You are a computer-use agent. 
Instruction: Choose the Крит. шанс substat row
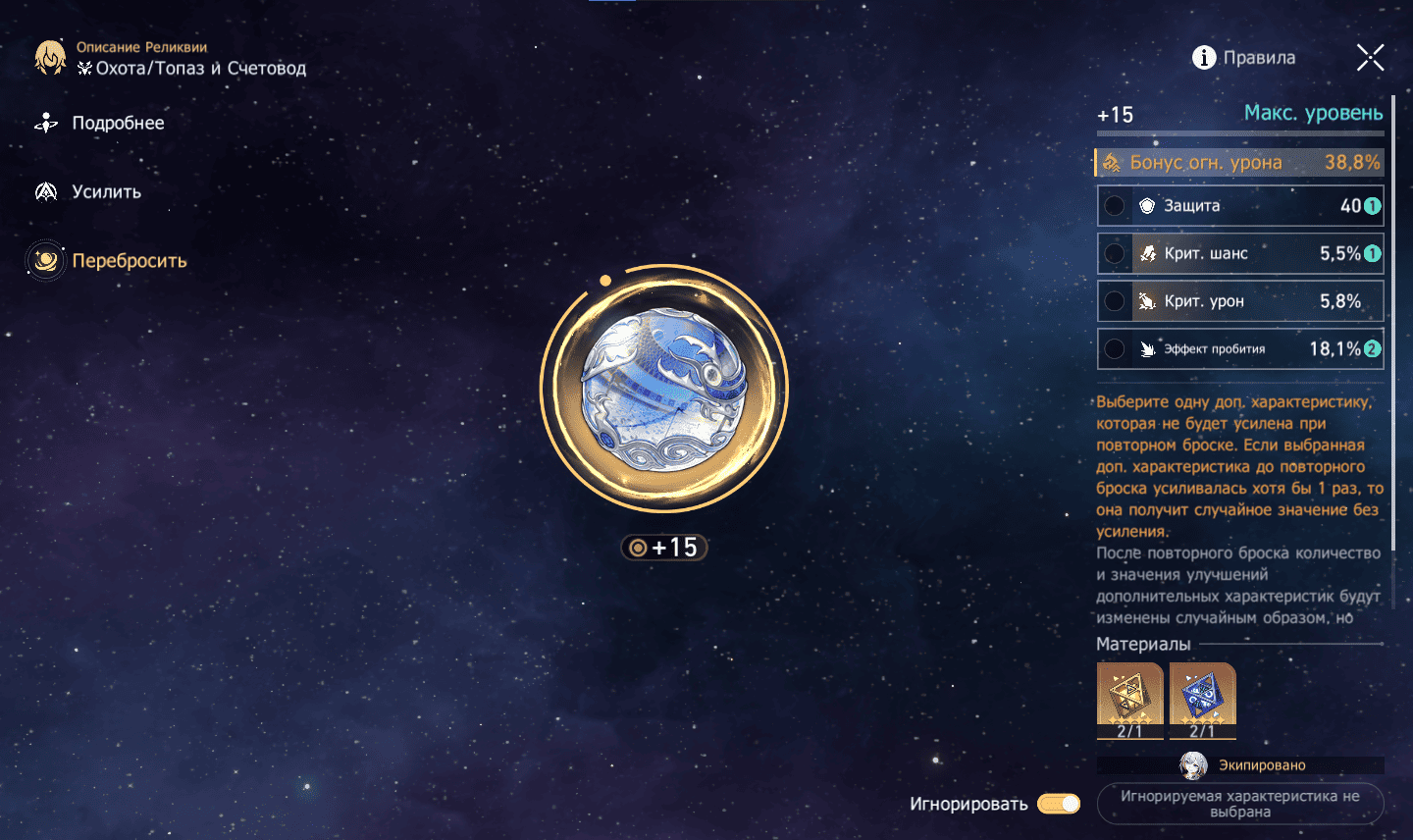[x=1240, y=253]
